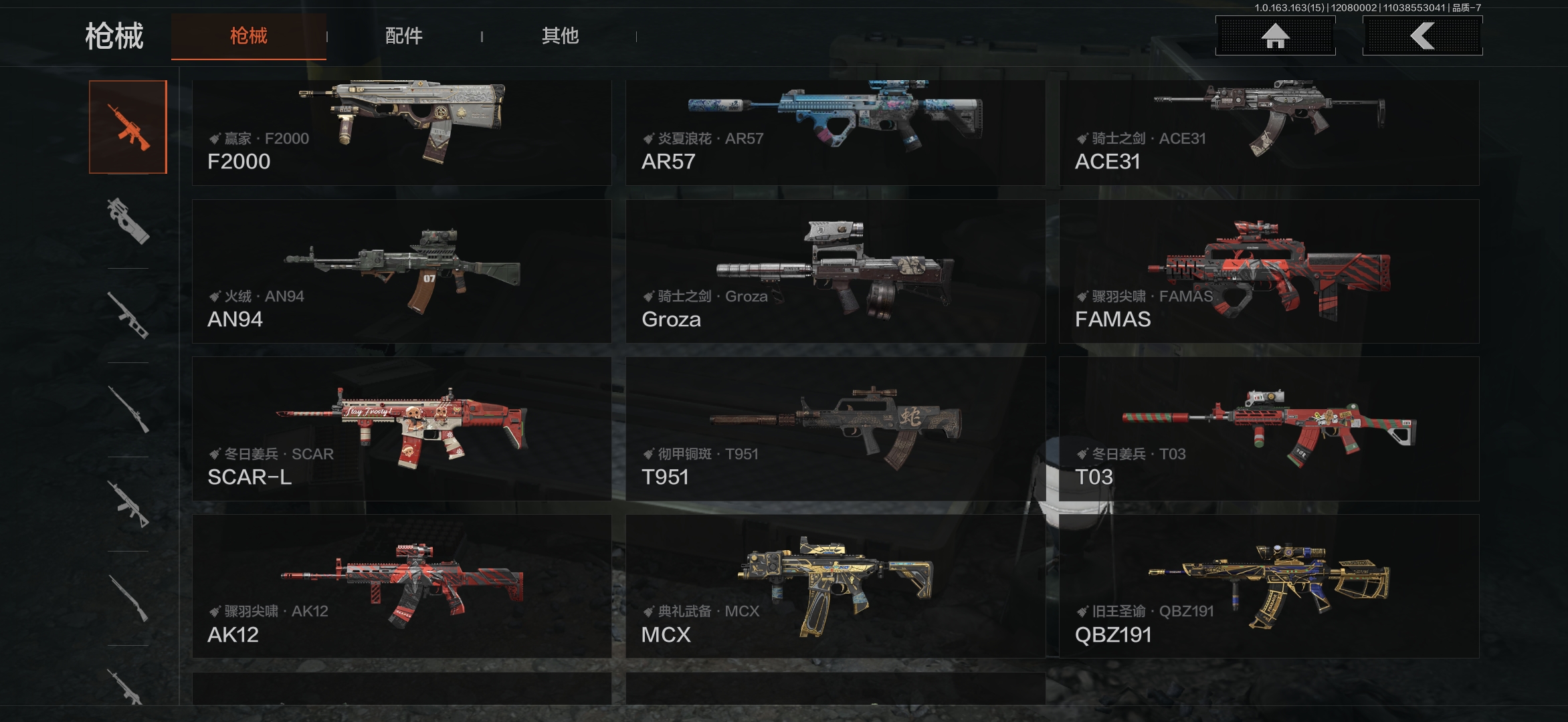Go to the home screen

pyautogui.click(x=1275, y=36)
